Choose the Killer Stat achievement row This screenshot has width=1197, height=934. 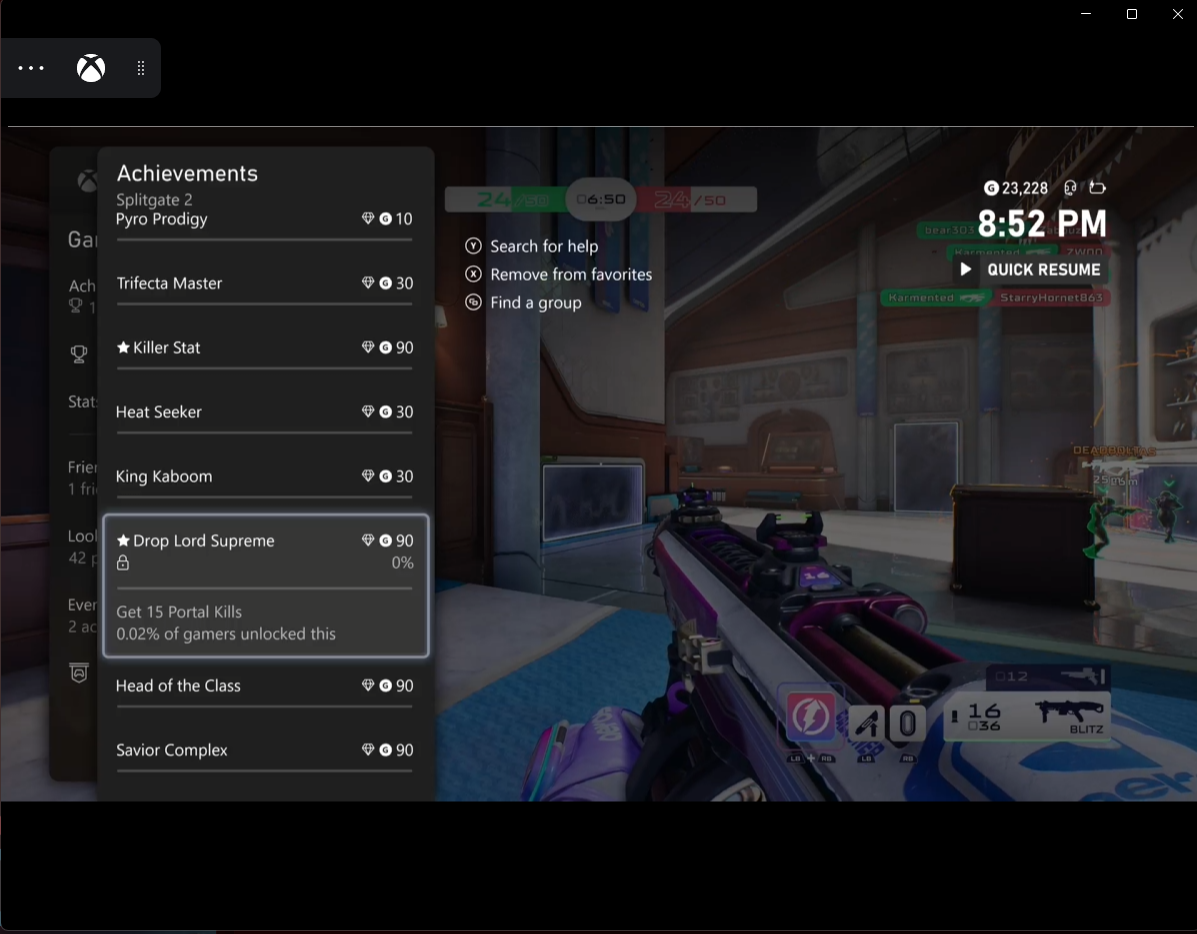264,348
